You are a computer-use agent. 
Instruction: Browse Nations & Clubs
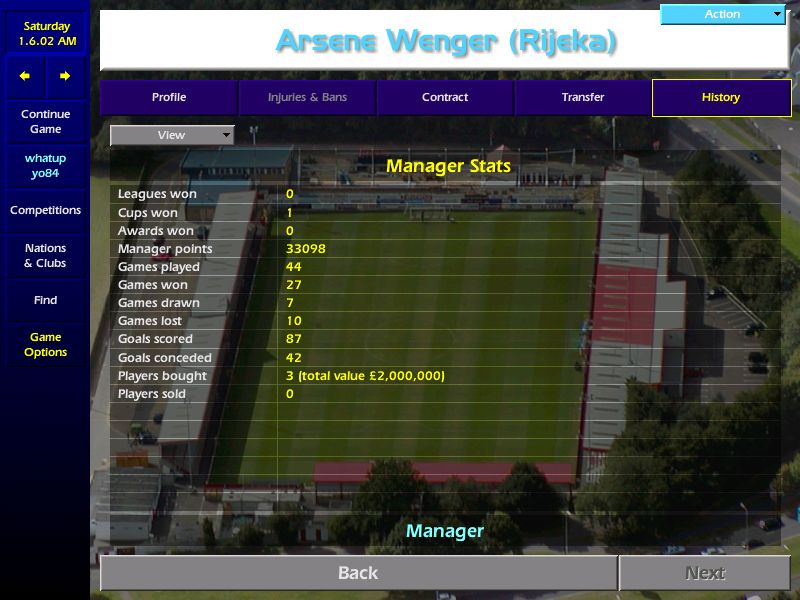click(x=45, y=256)
